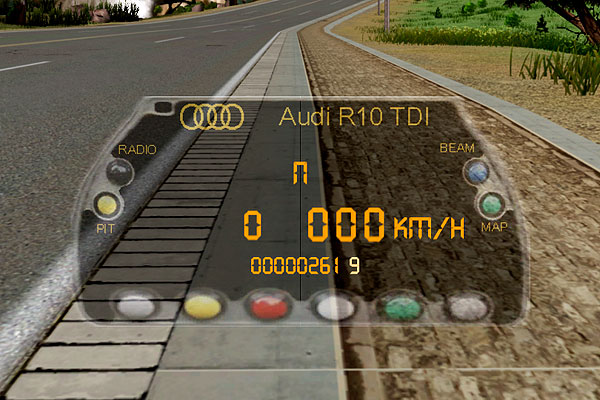Viewport: 600px width, 400px height.
Task: Select the green MAP button
Action: (x=491, y=205)
